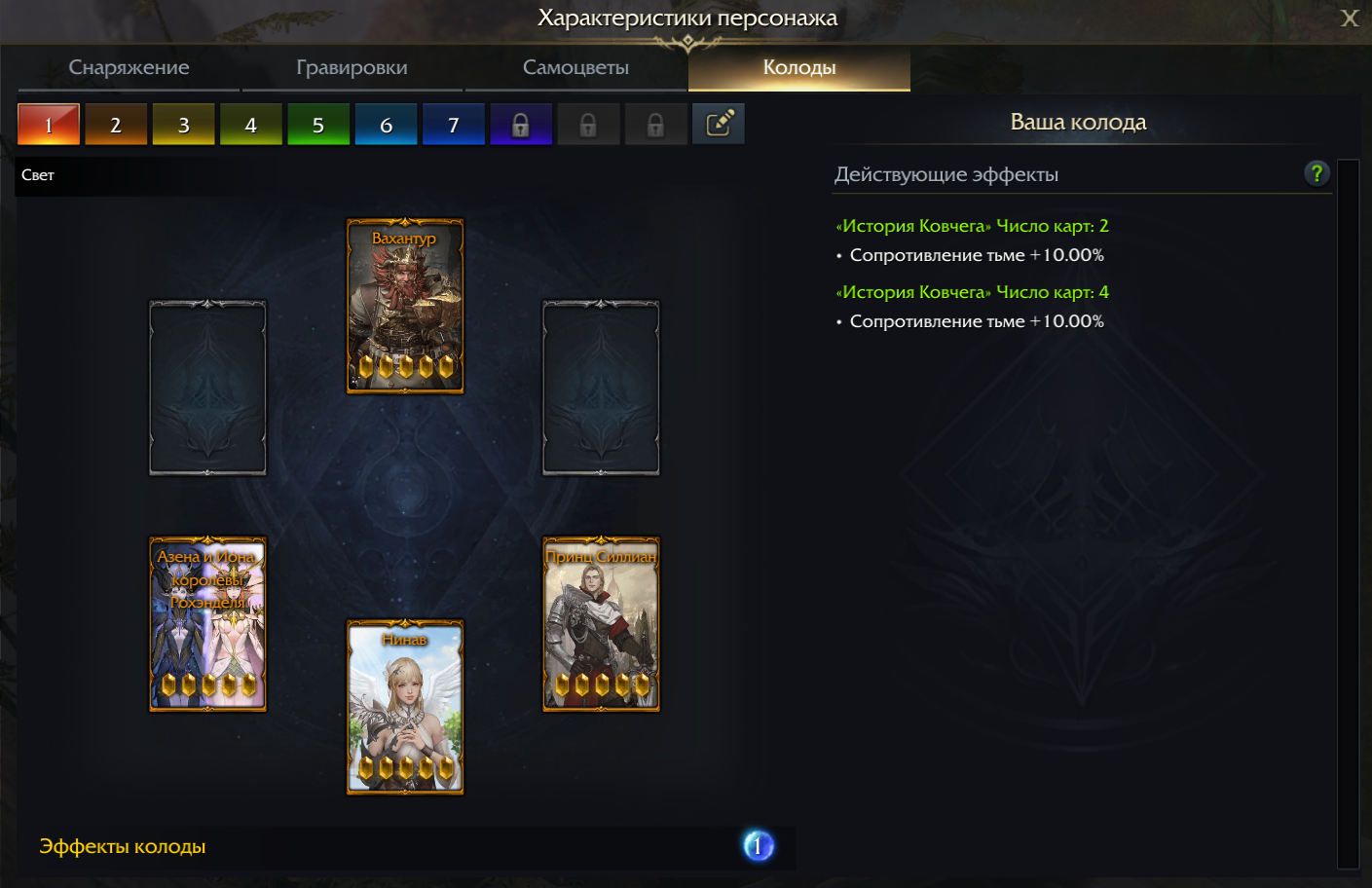The height and width of the screenshot is (888, 1372).
Task: Switch to the Самоцветы tab
Action: [x=574, y=67]
